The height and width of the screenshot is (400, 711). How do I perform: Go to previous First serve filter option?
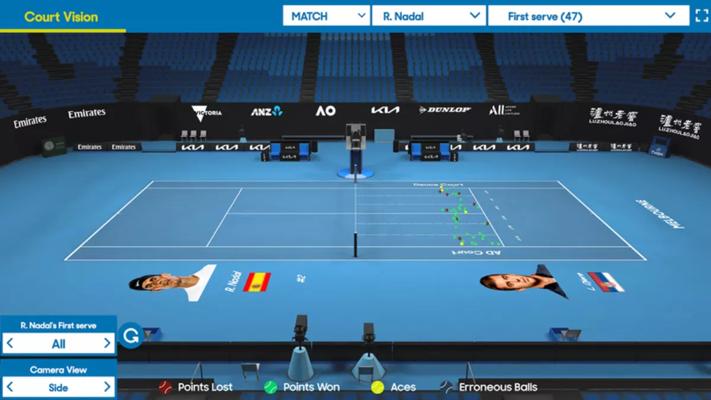point(9,343)
